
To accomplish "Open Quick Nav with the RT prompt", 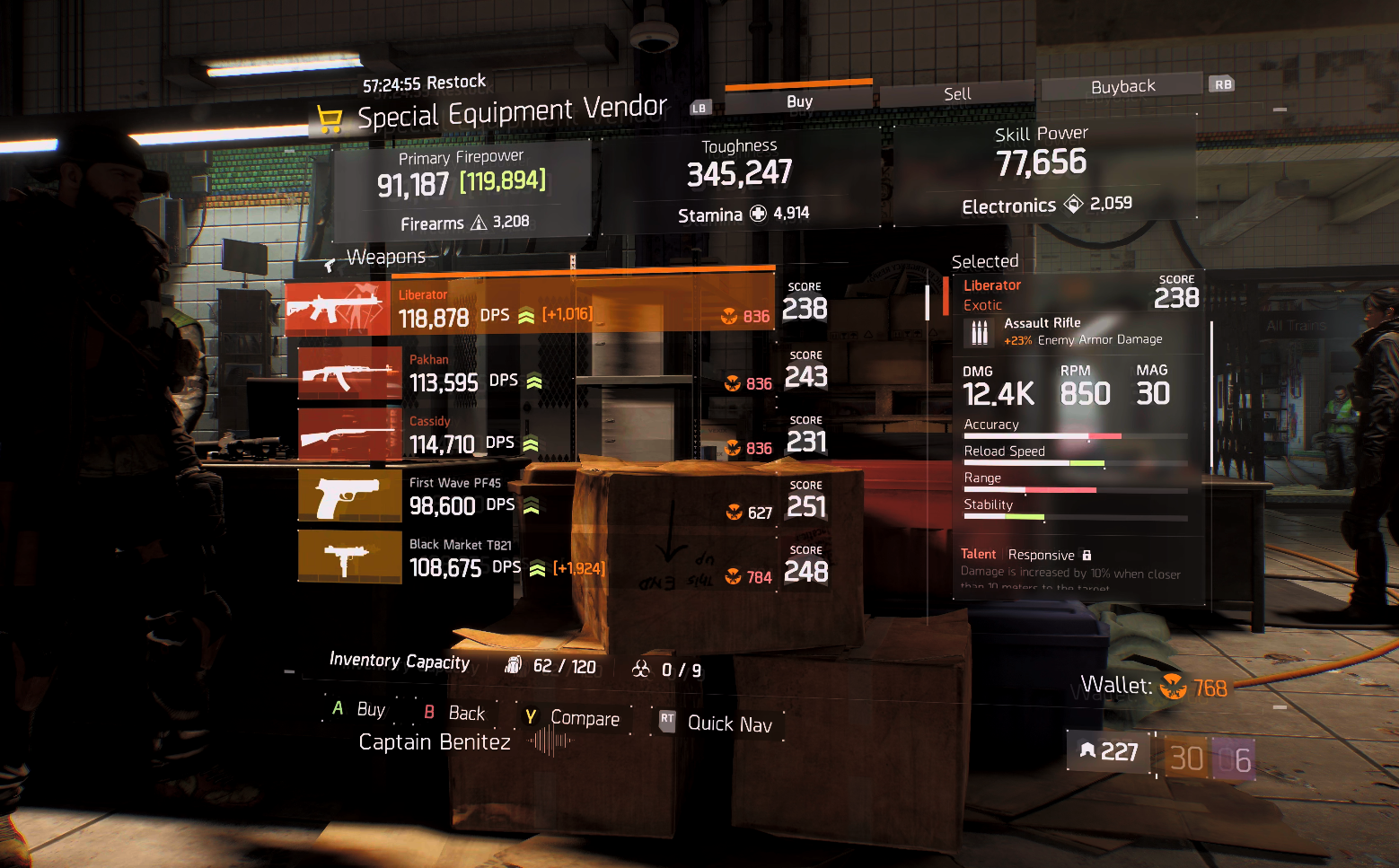I will pyautogui.click(x=666, y=720).
